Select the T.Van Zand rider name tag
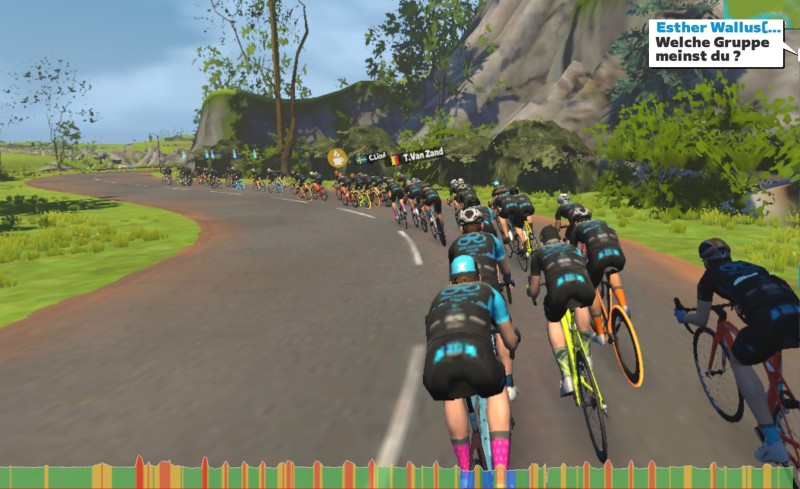The image size is (800, 489). point(421,155)
